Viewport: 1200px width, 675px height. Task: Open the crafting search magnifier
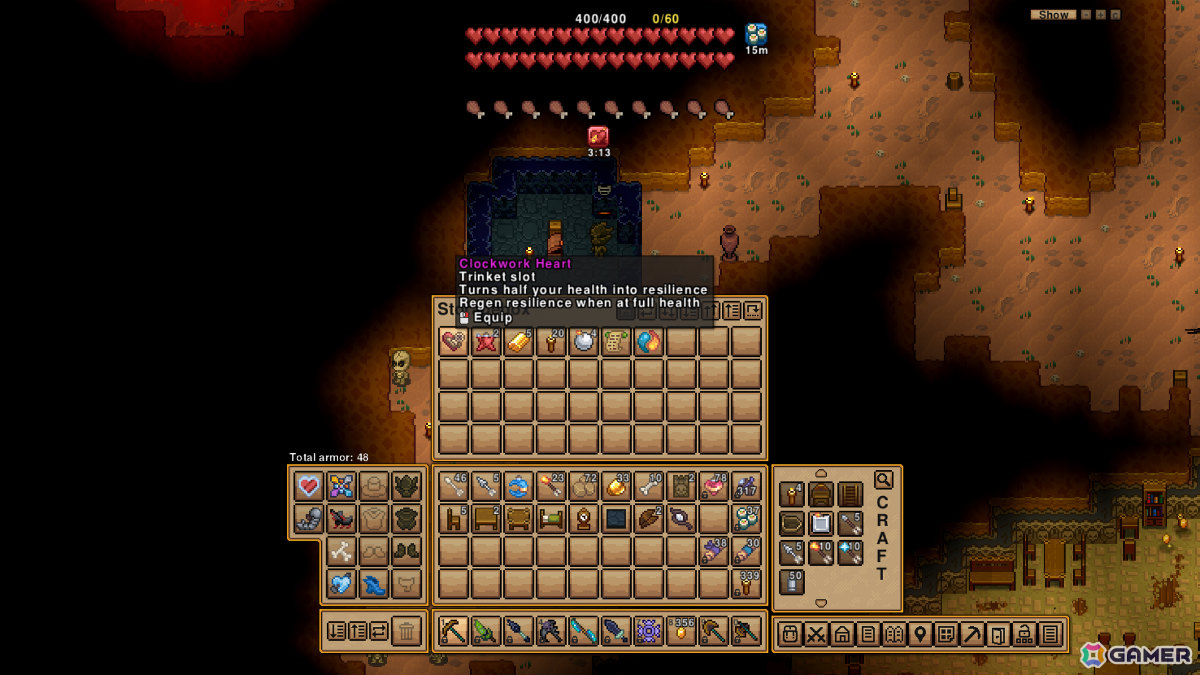click(883, 480)
